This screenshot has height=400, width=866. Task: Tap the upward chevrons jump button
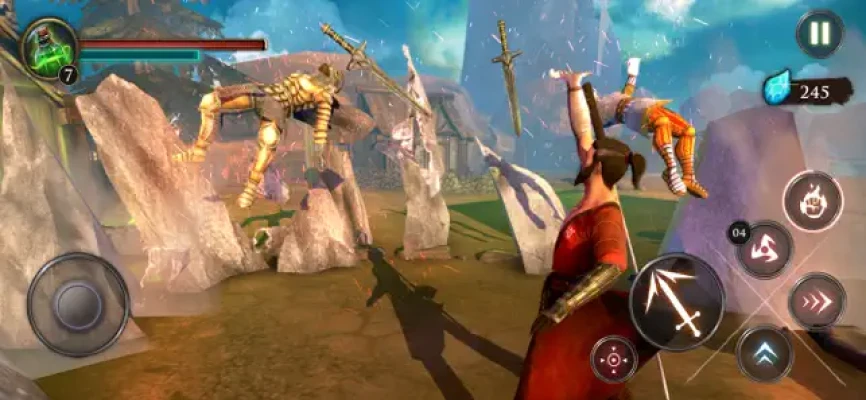[x=765, y=353]
